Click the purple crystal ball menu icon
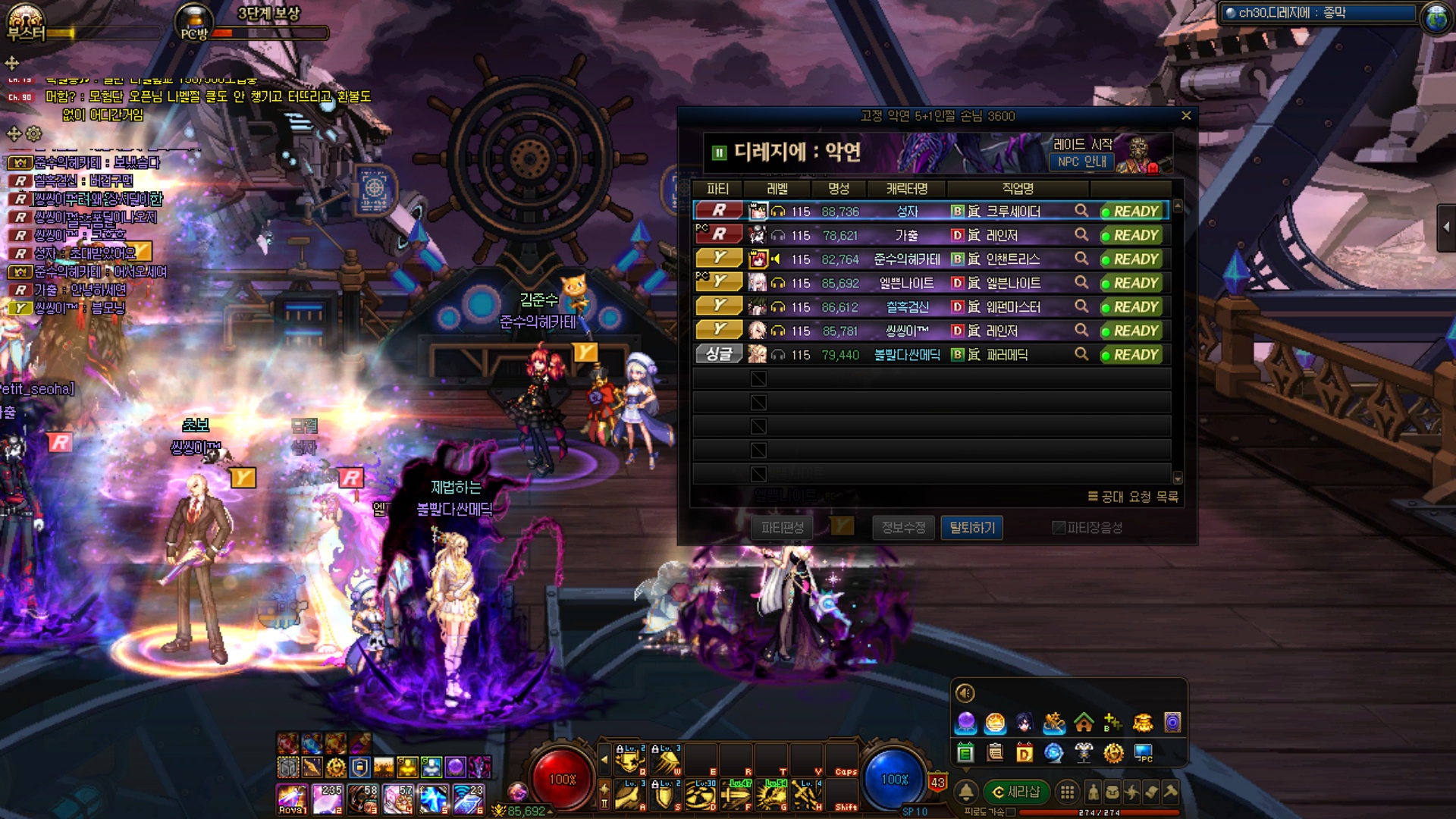Screen dimensions: 1456x819 click(965, 723)
